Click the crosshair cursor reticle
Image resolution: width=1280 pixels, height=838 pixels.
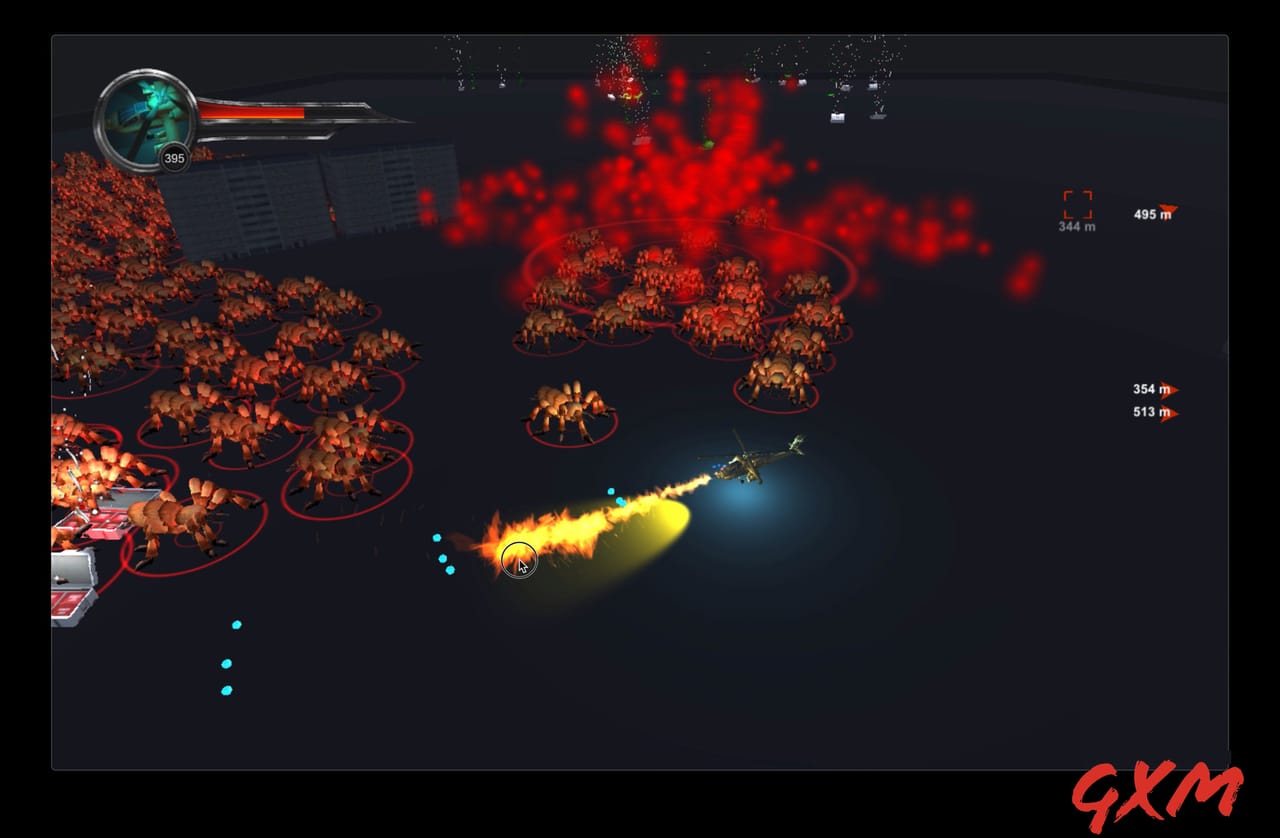click(x=519, y=560)
